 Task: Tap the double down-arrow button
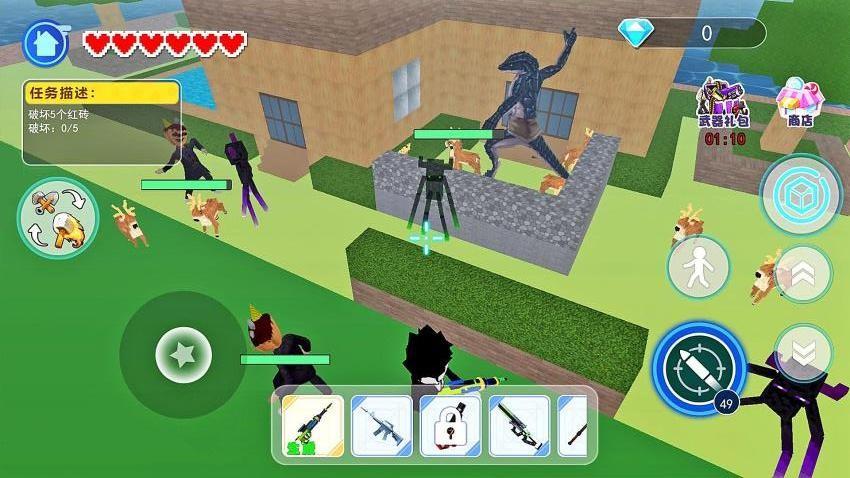point(803,352)
